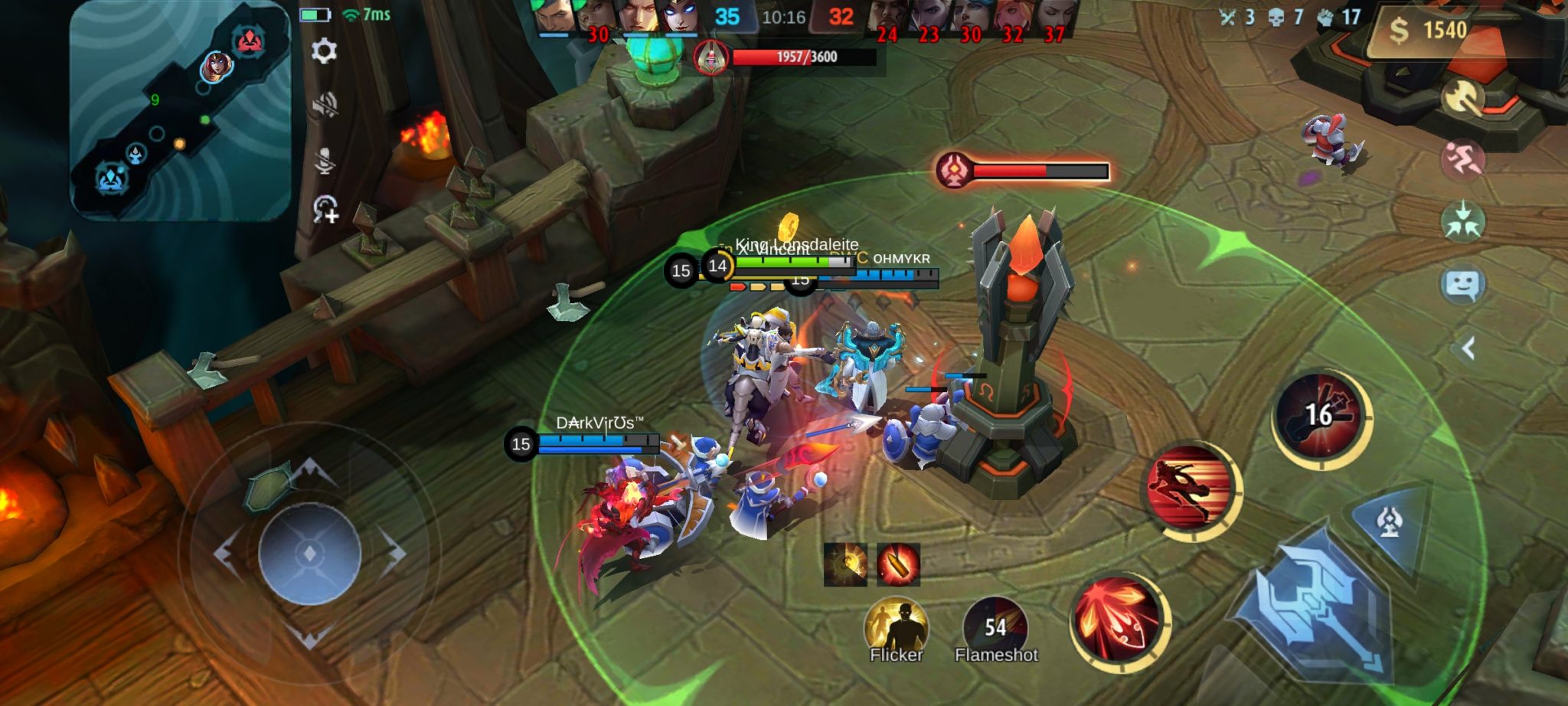Tap the hero-lock mode icon with plus
Viewport: 1568px width, 706px height.
tap(325, 209)
